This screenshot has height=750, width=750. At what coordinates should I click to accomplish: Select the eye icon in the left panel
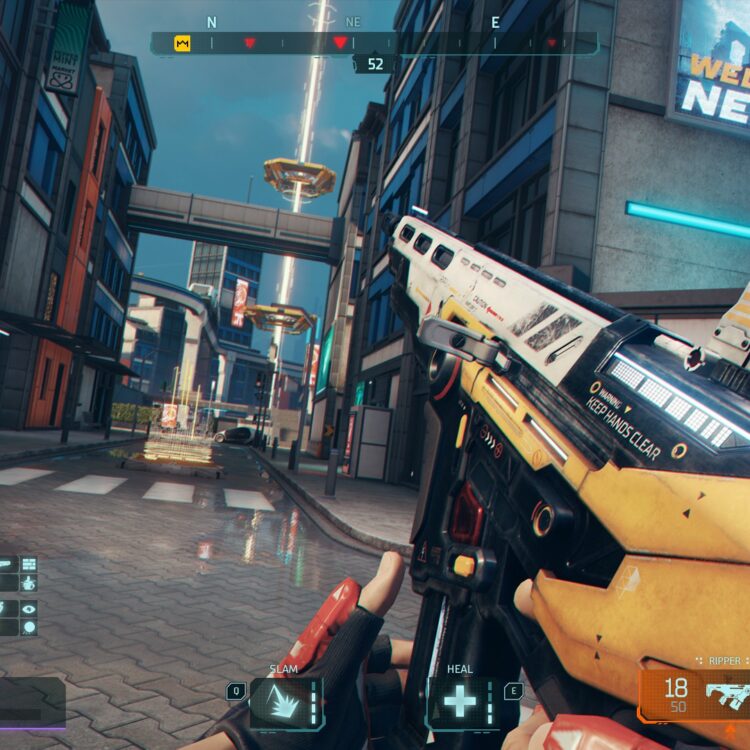pyautogui.click(x=28, y=607)
